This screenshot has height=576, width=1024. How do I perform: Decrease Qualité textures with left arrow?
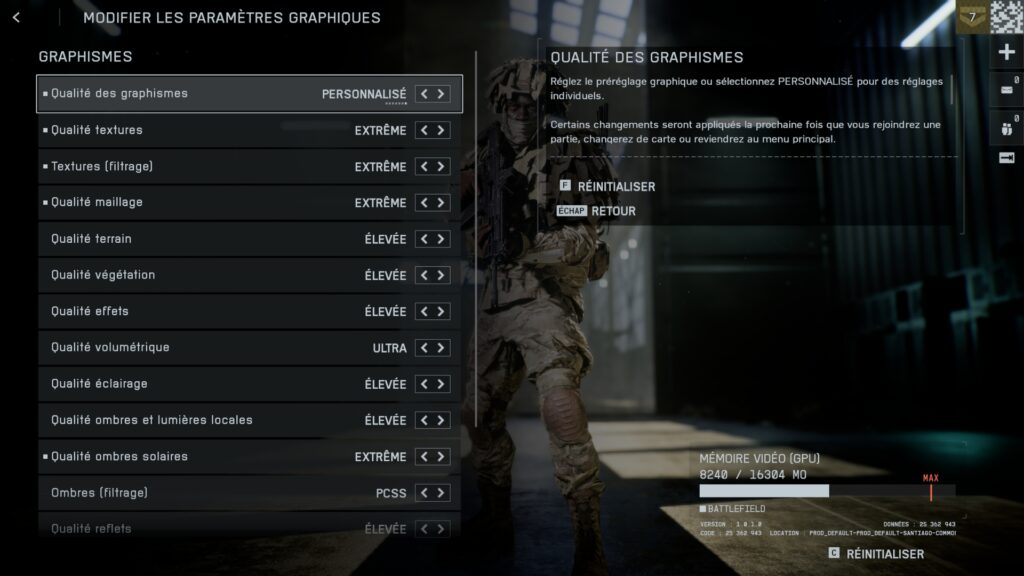tap(424, 130)
